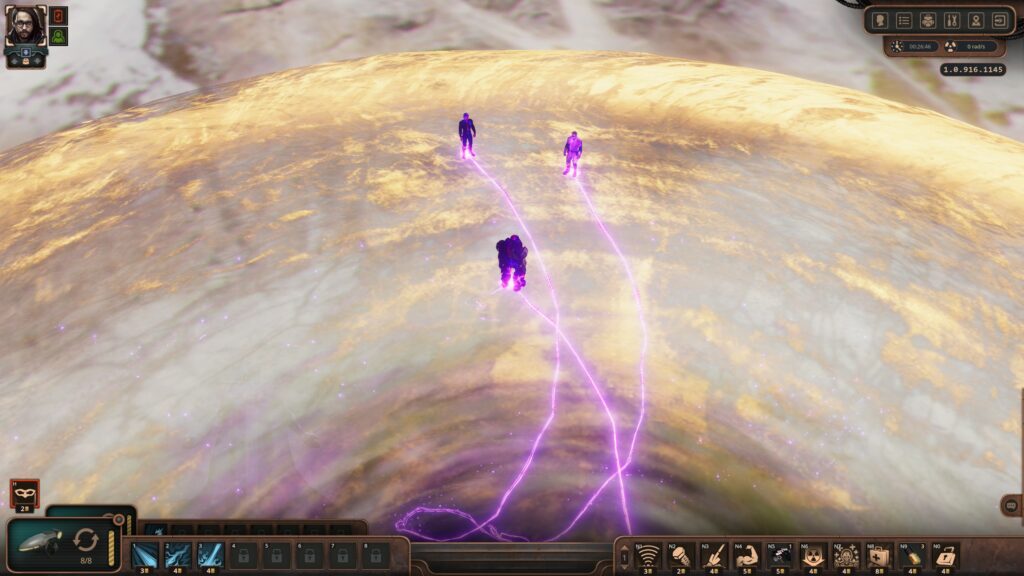Use the radiation symbol skill
1024x576 pixels.
coord(814,555)
